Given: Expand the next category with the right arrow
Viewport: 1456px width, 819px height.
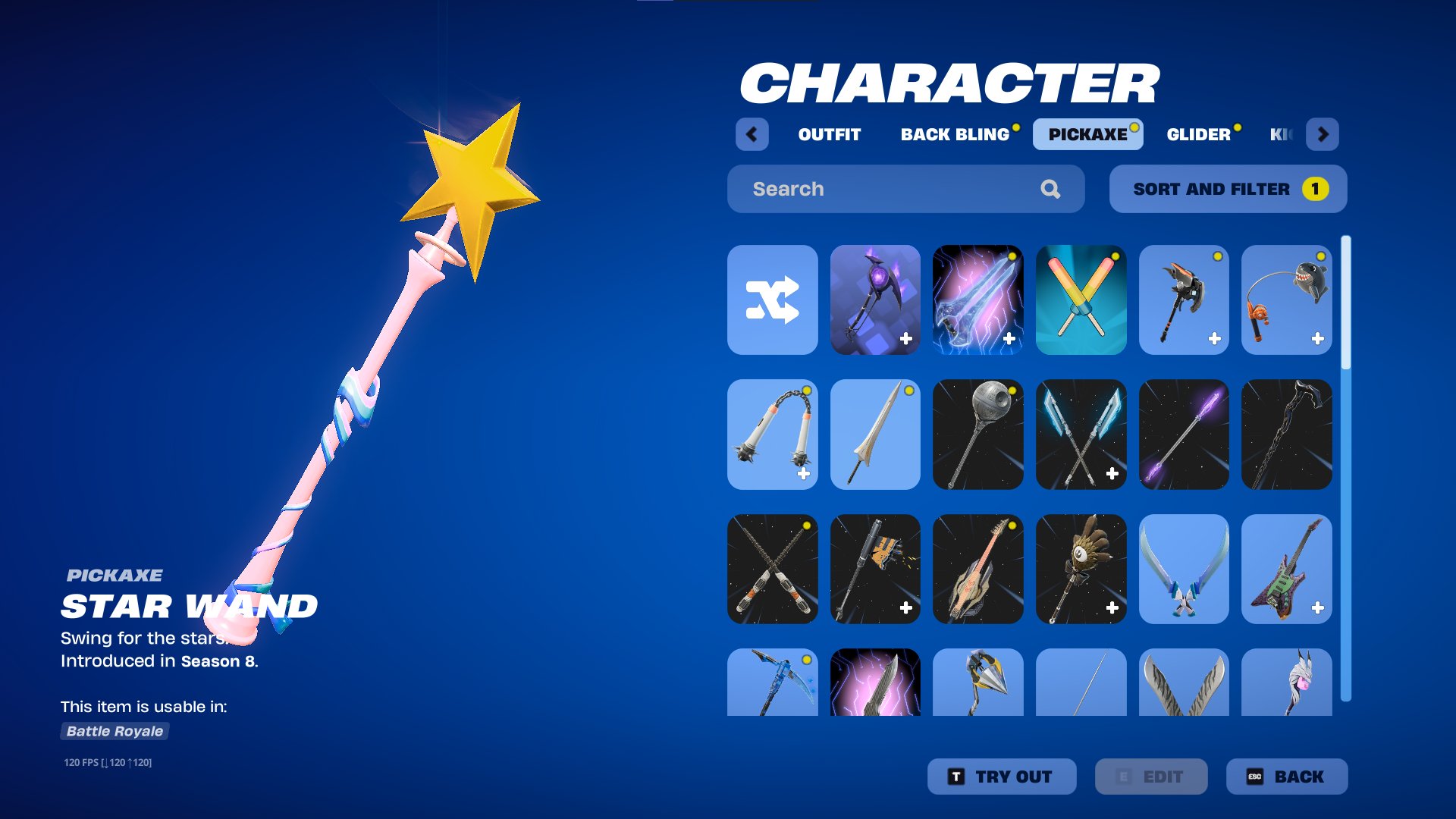Looking at the screenshot, I should point(1323,134).
